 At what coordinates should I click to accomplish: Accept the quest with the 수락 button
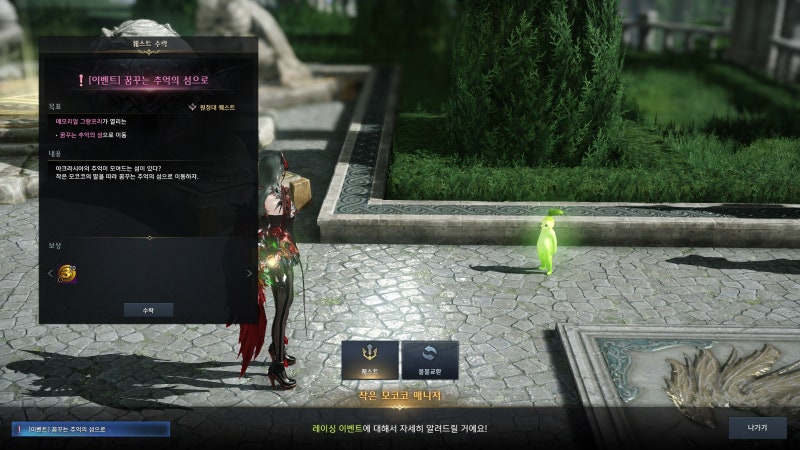[148, 310]
